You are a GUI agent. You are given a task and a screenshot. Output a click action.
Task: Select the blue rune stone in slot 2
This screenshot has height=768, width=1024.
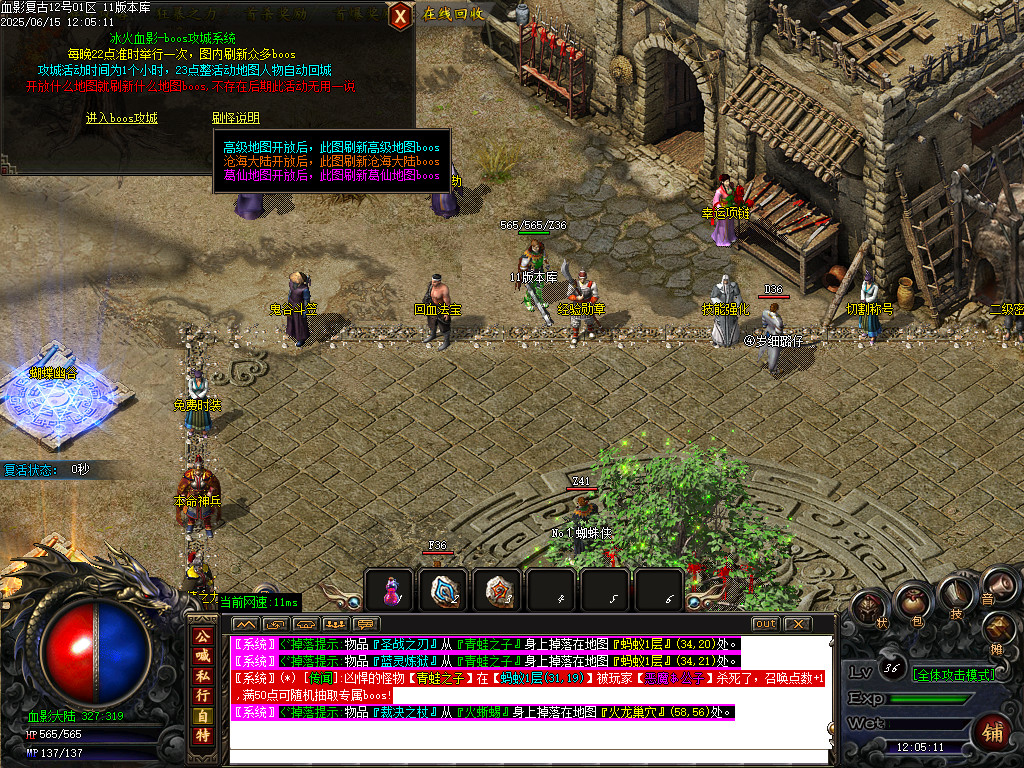click(443, 589)
